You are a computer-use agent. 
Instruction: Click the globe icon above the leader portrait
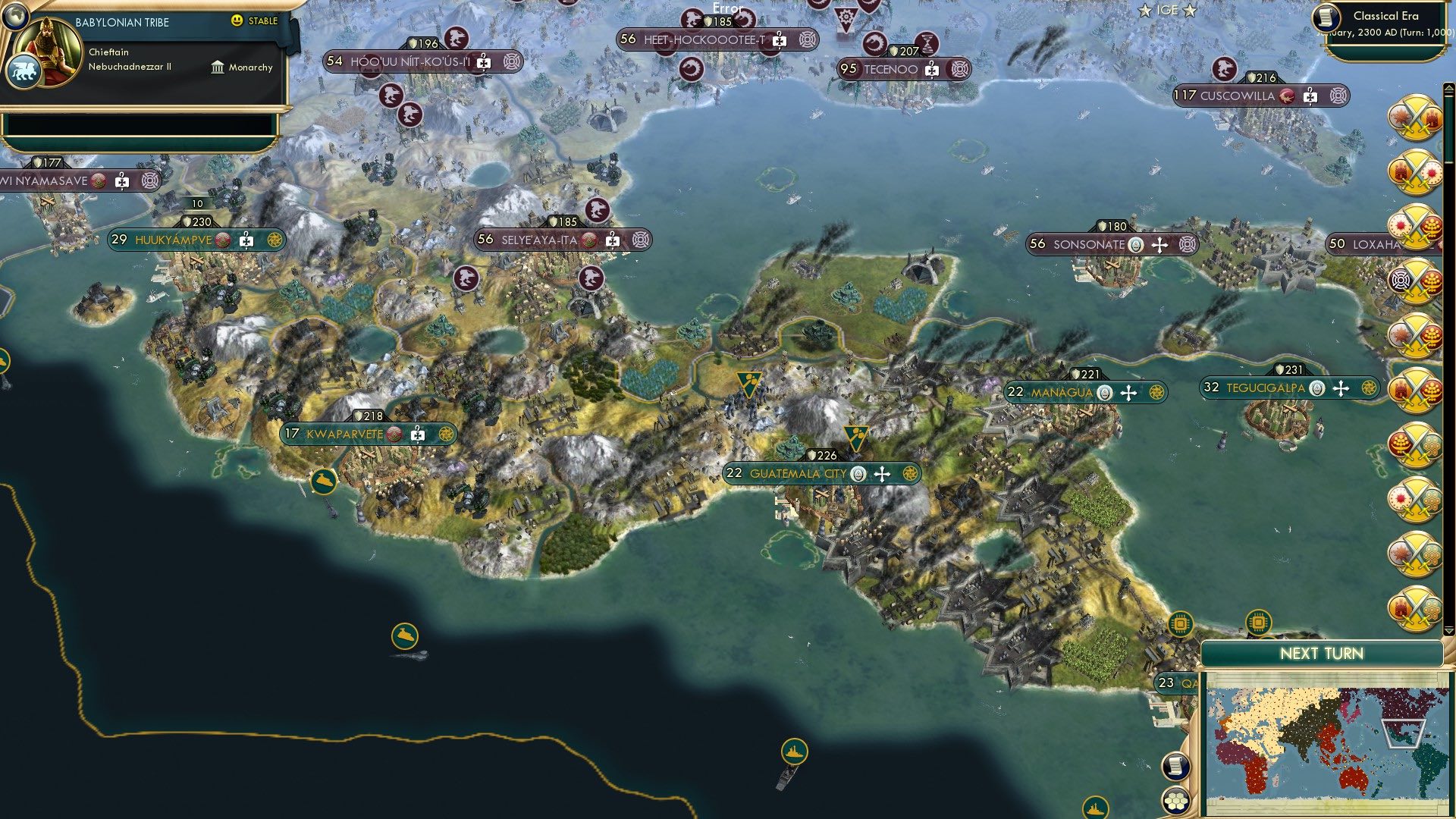14,14
